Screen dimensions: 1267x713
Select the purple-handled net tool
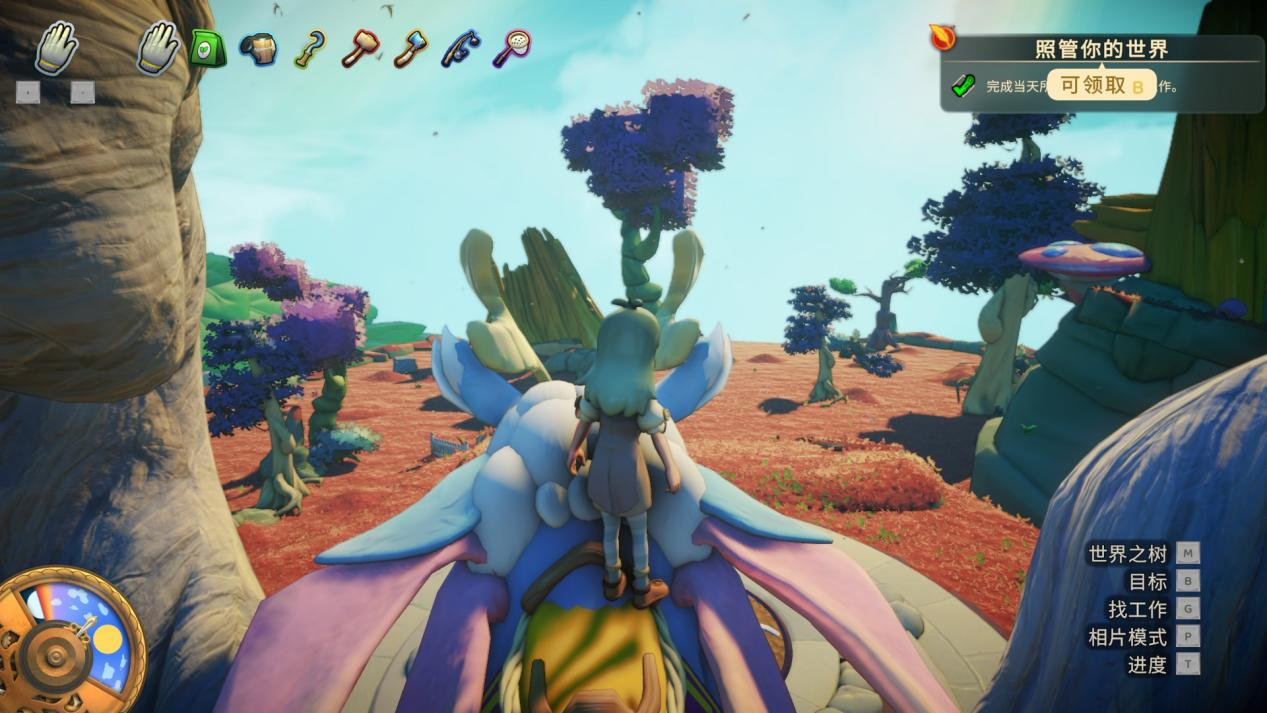[x=511, y=47]
